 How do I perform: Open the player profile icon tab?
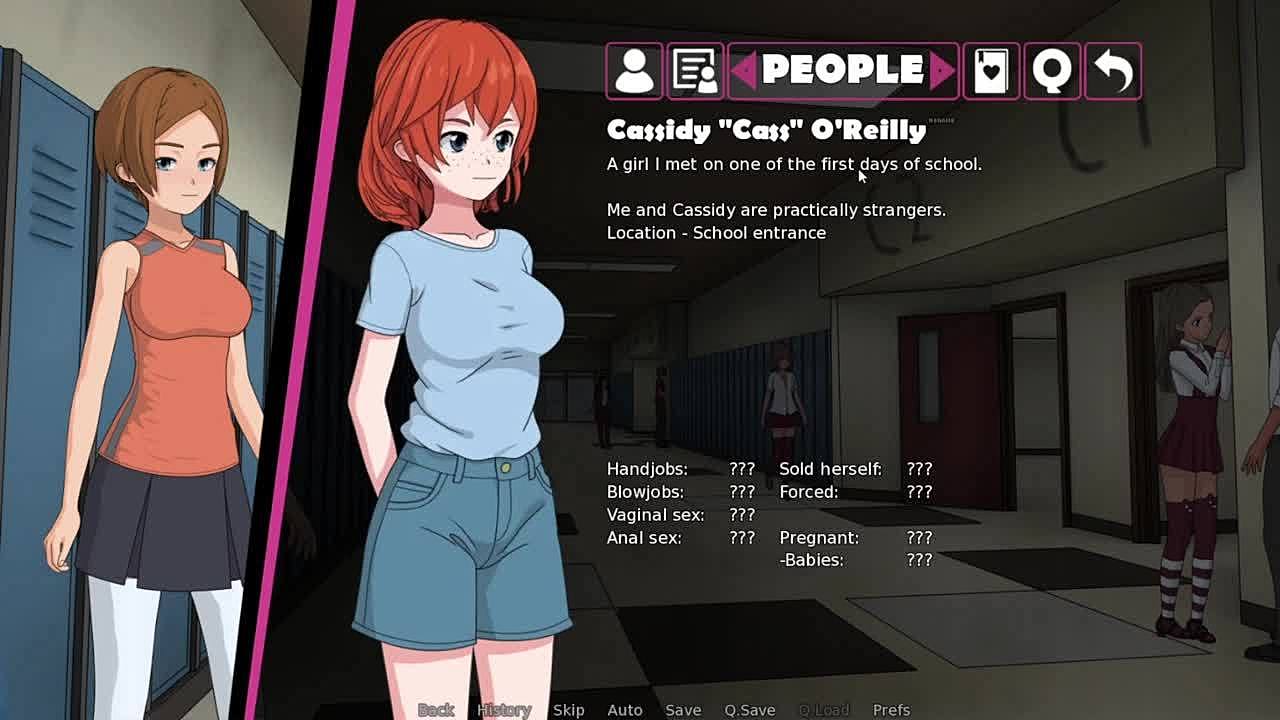pyautogui.click(x=634, y=71)
